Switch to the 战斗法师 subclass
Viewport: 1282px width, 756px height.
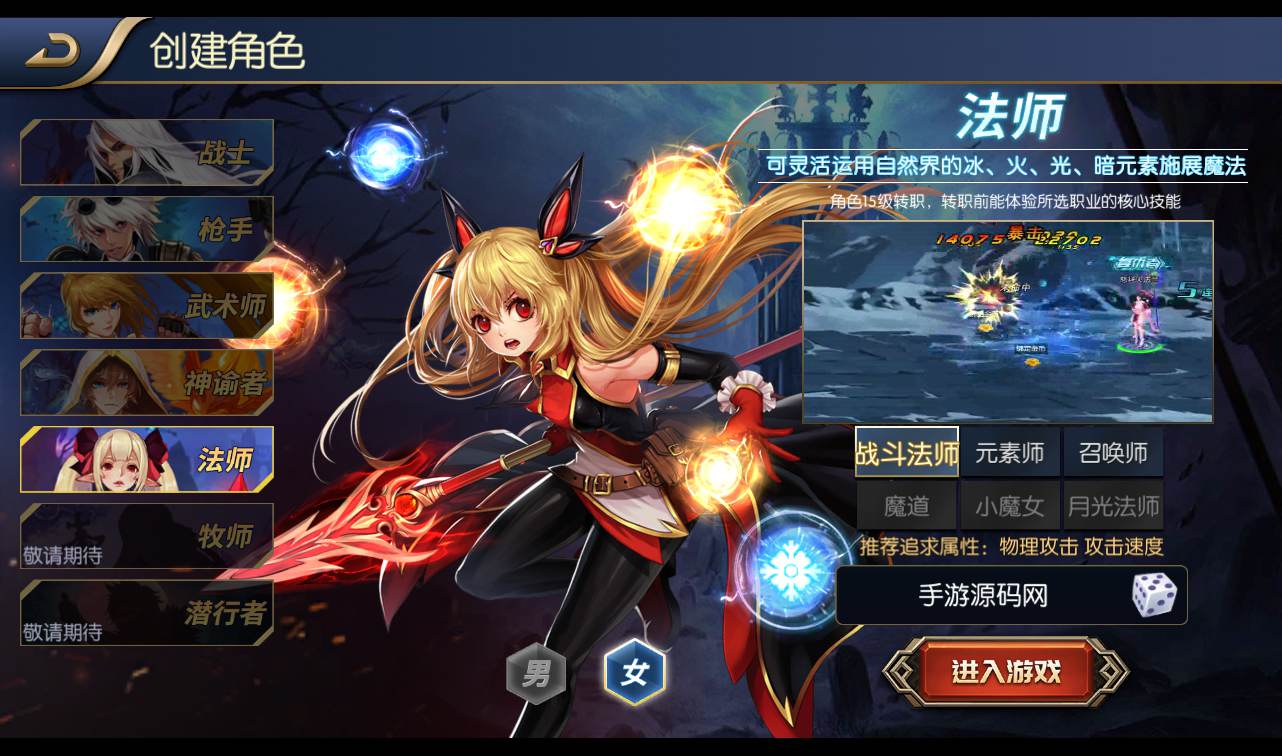click(x=908, y=452)
